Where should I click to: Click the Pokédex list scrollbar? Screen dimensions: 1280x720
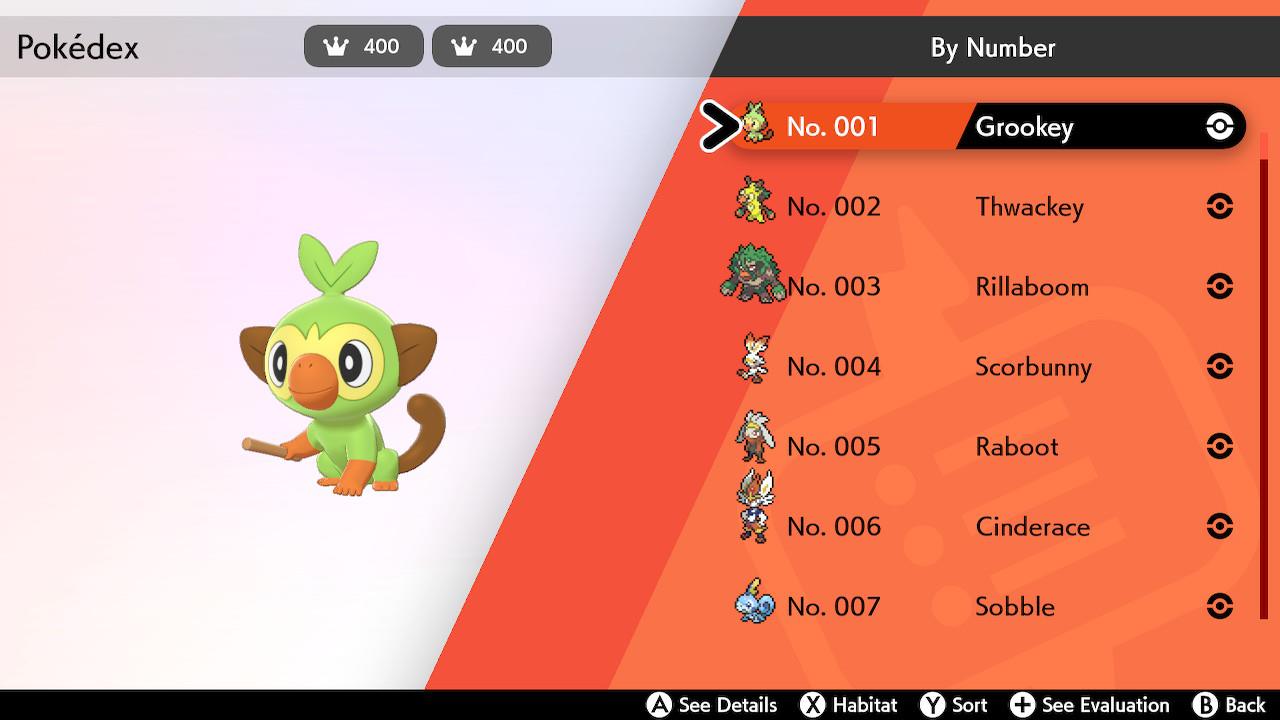pos(1264,380)
